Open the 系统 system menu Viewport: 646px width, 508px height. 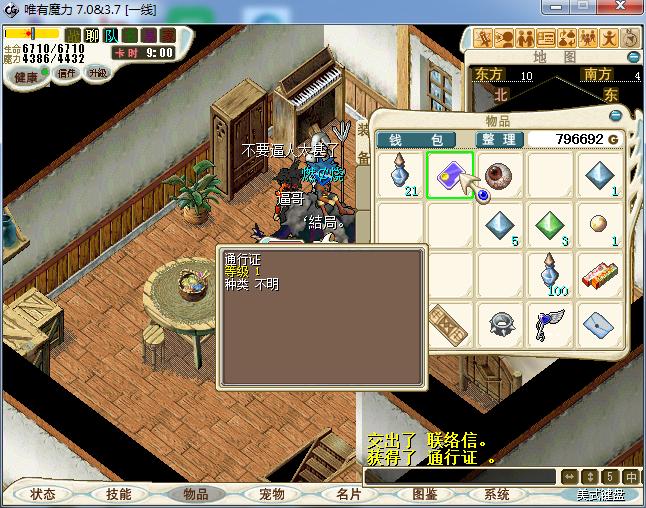click(x=497, y=494)
